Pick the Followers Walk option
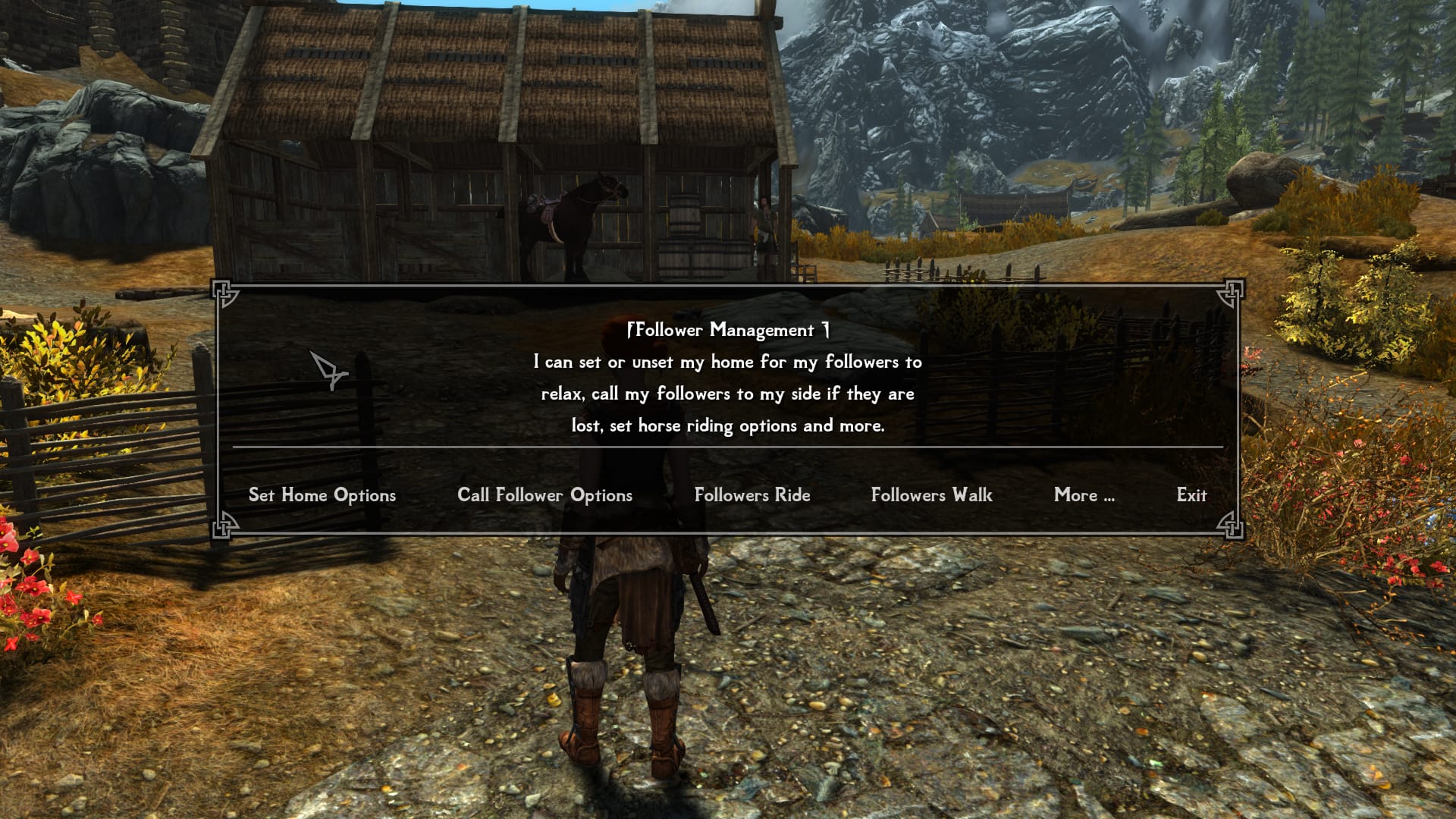 coord(931,495)
